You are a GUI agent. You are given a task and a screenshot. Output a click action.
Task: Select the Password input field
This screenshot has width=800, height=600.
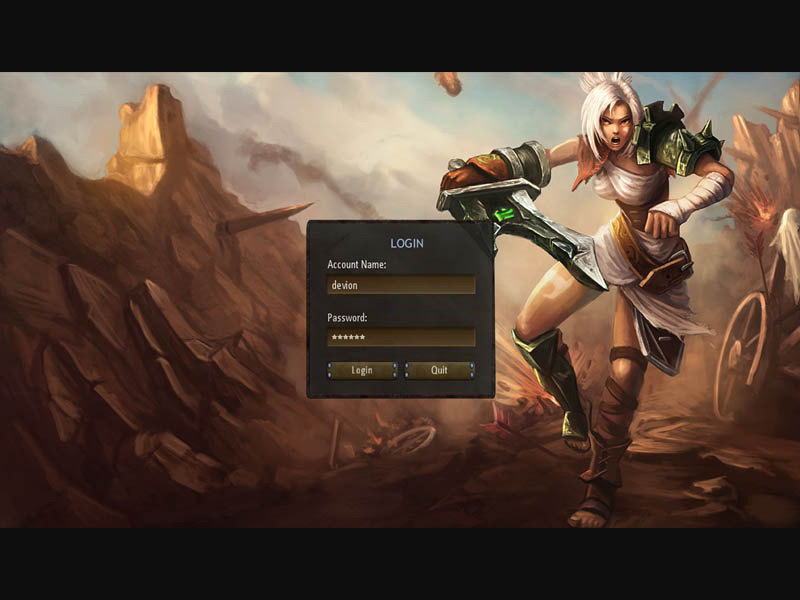pos(401,337)
